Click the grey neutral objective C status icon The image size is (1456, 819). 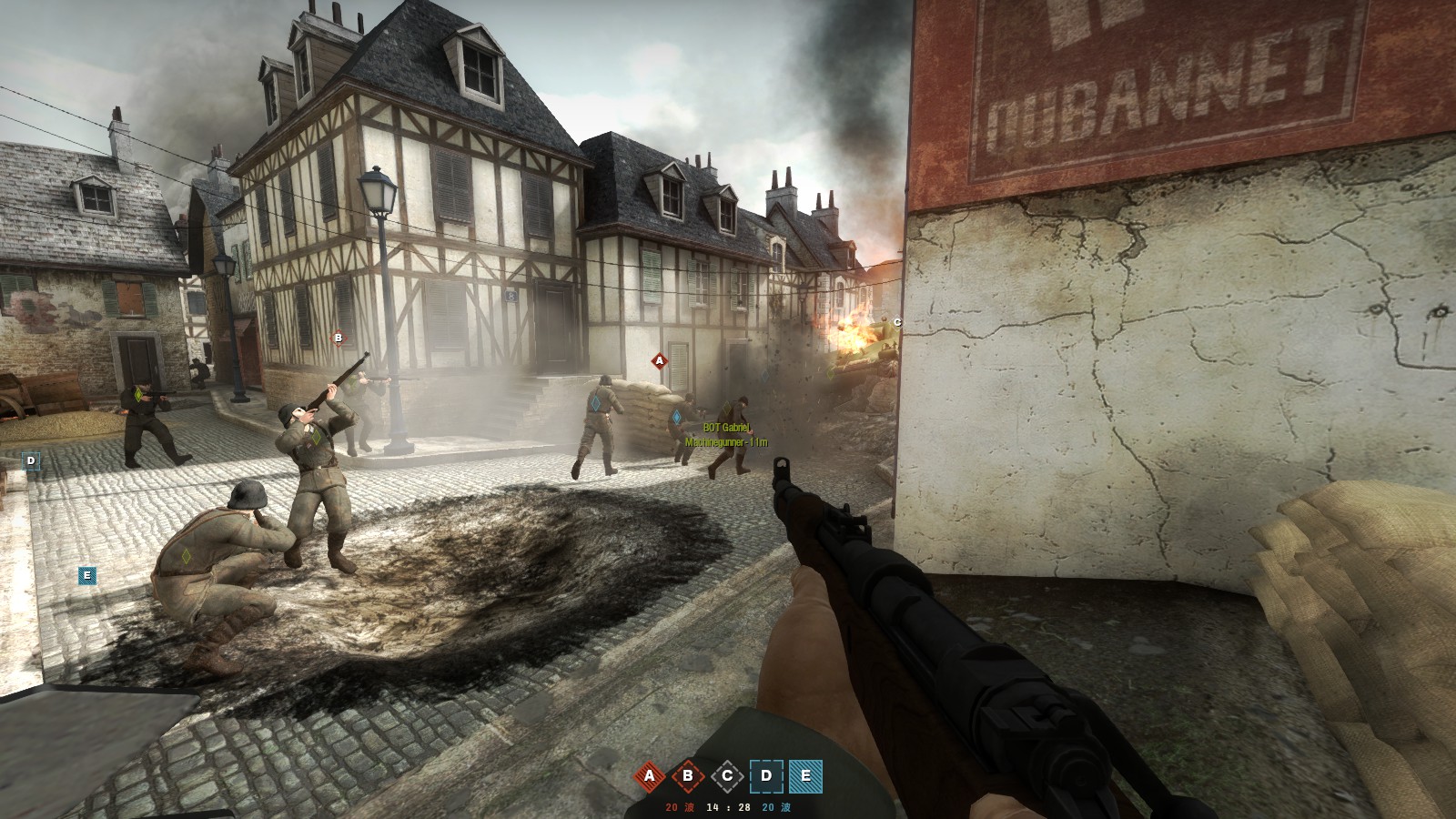[727, 776]
